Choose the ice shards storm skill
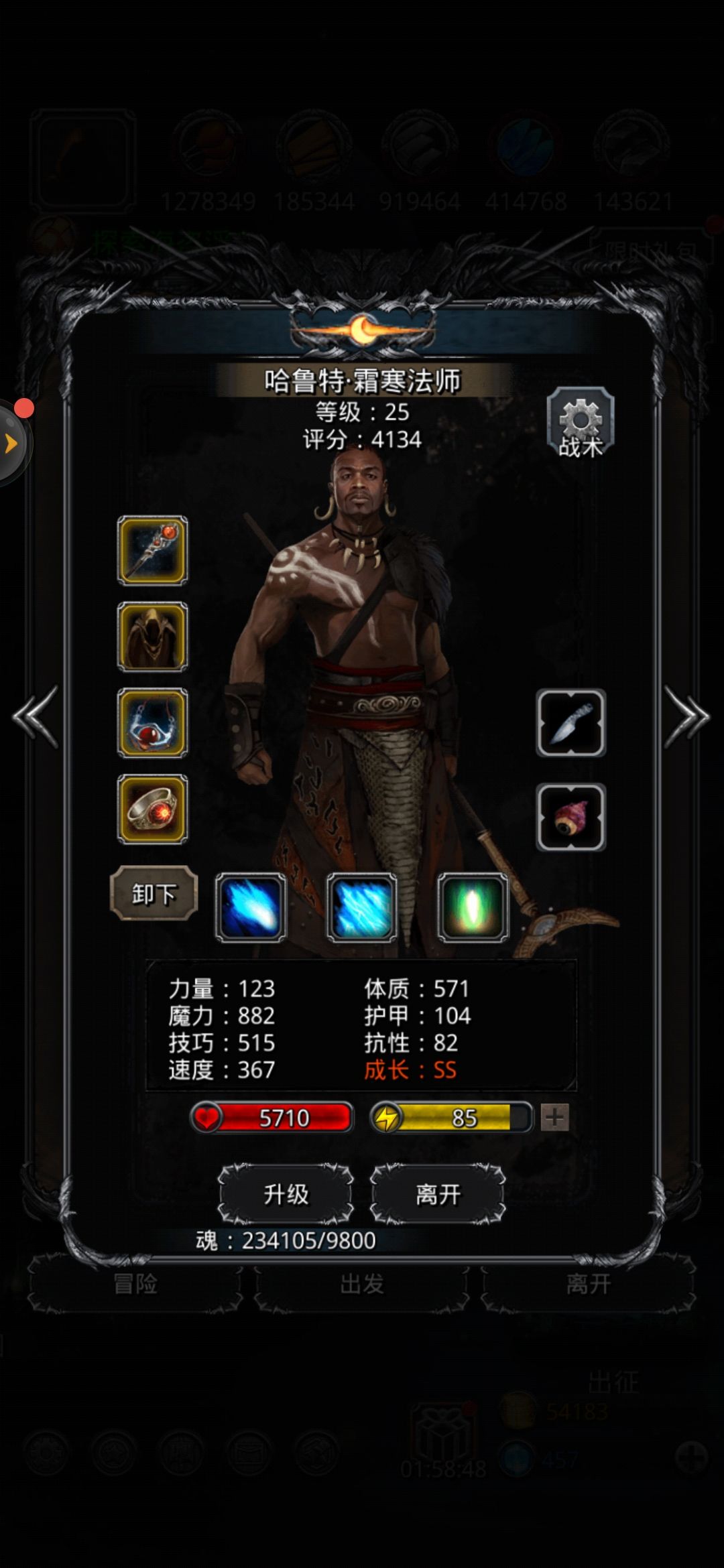This screenshot has width=724, height=1568. pos(362,907)
